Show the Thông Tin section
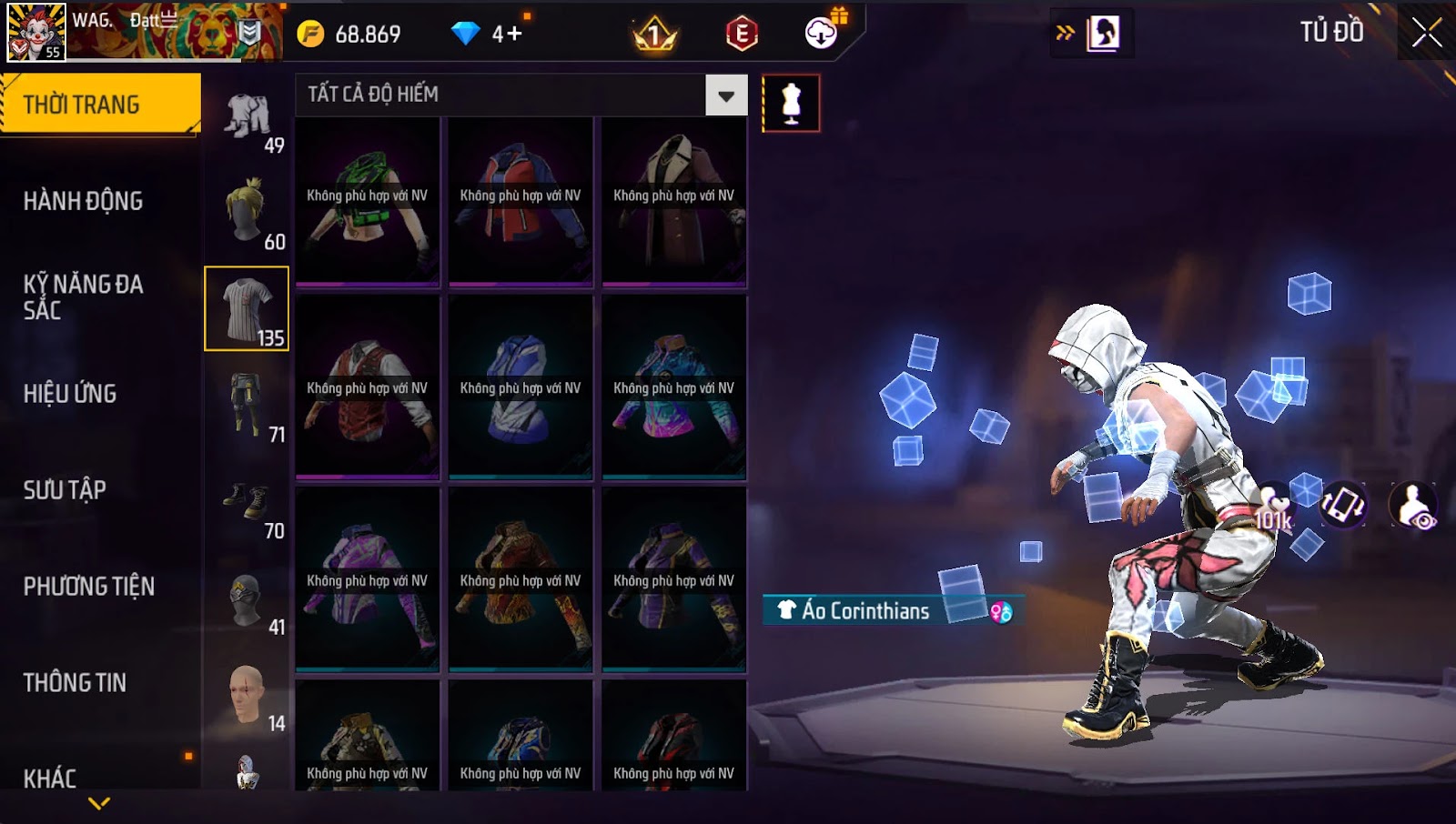This screenshot has width=1456, height=824. (75, 683)
